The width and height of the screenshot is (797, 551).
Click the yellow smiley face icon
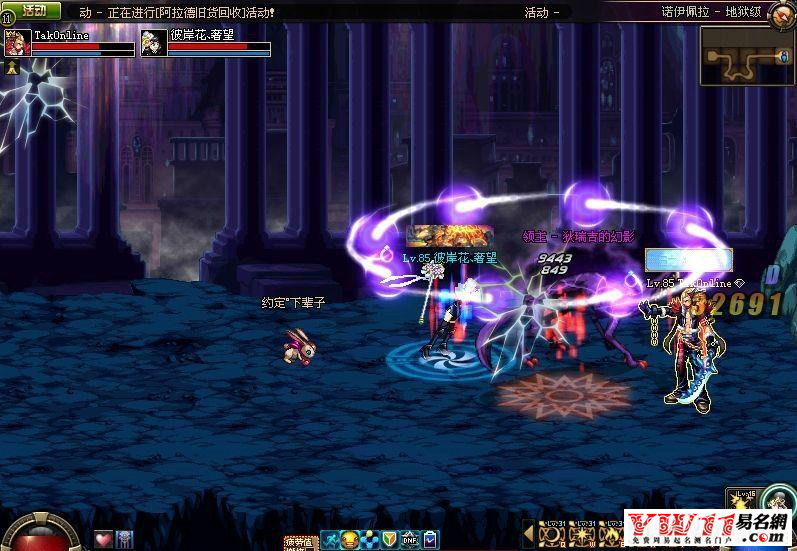(349, 540)
